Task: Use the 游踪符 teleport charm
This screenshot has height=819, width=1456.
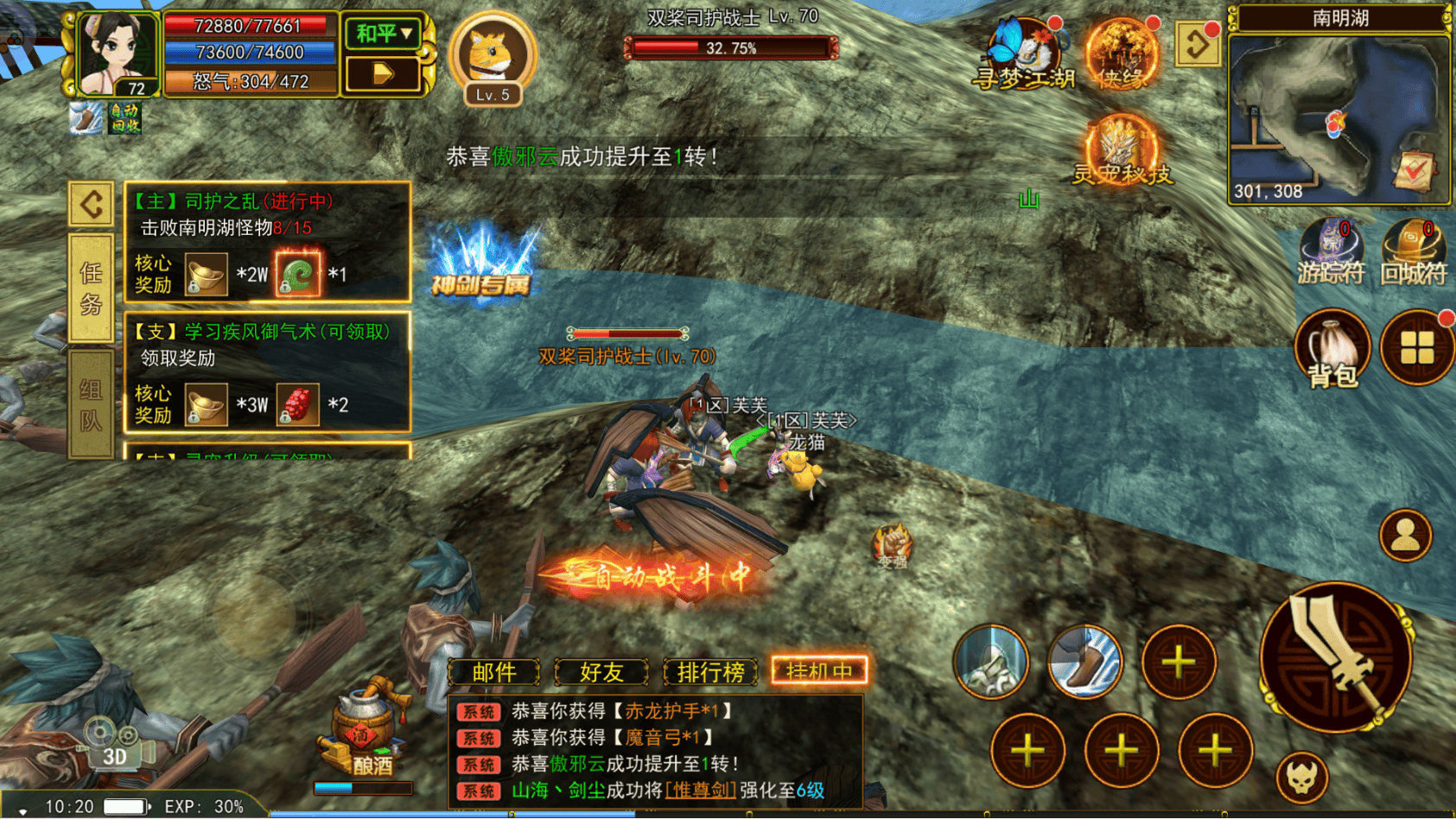Action: coord(1331,251)
